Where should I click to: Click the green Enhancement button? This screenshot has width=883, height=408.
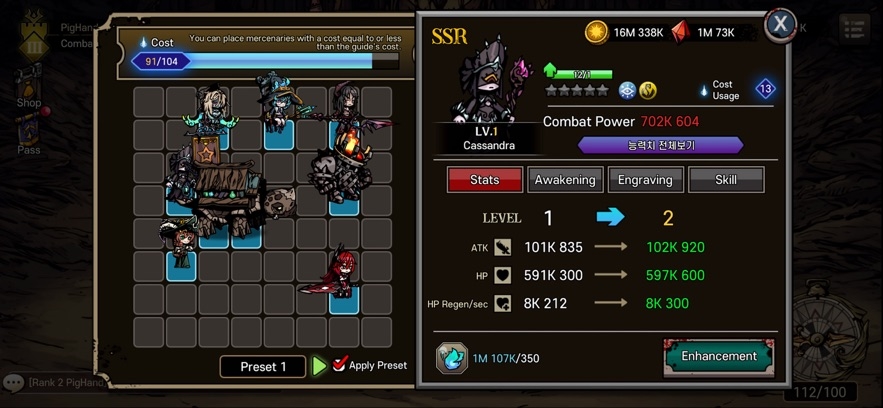[x=718, y=356]
